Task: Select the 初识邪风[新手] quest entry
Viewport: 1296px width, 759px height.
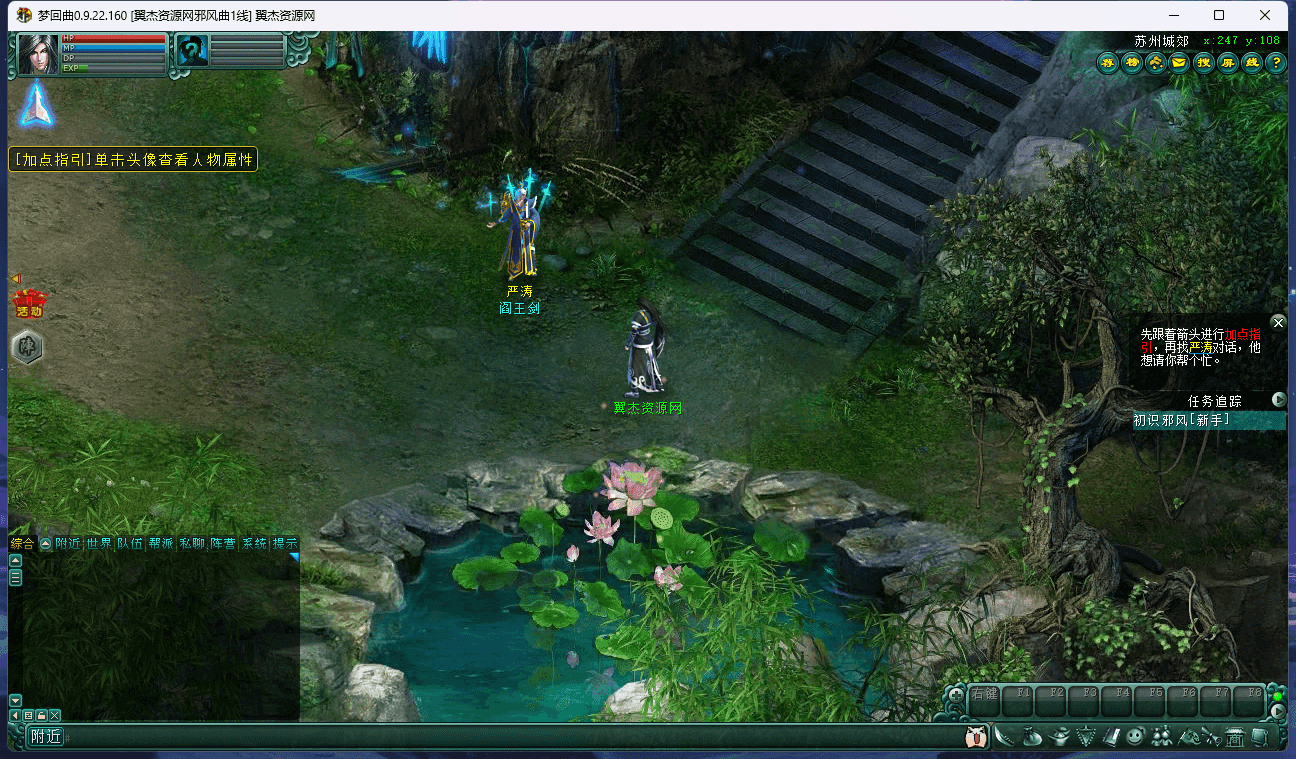Action: pyautogui.click(x=1181, y=421)
